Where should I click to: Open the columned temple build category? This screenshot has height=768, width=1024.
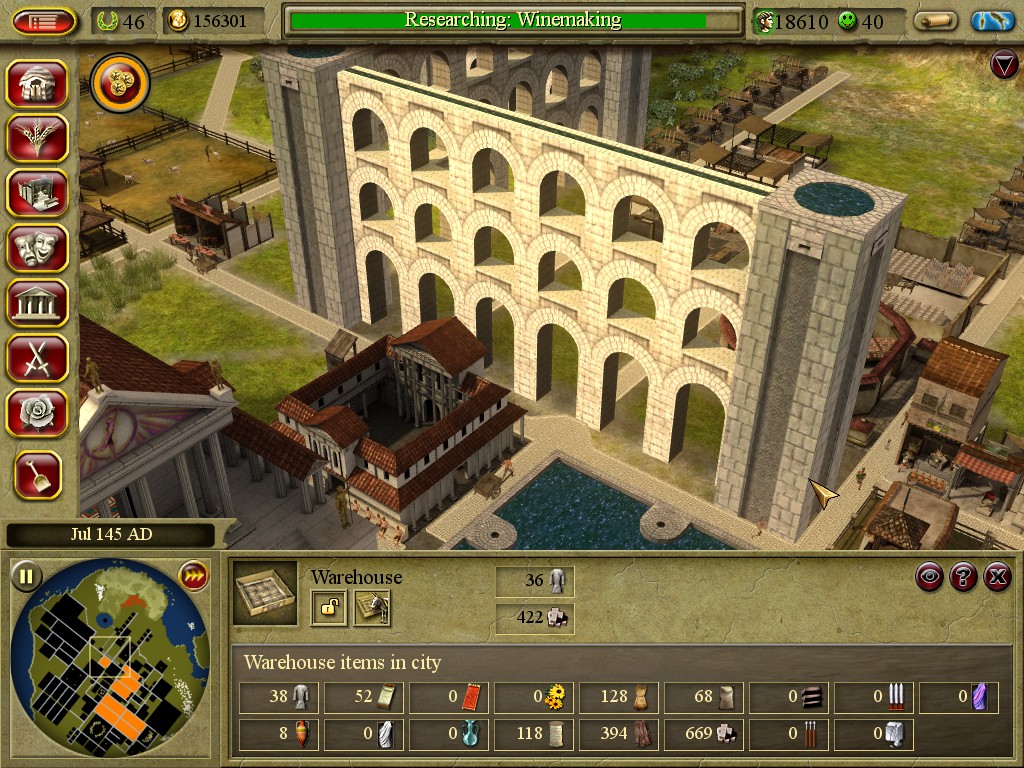(38, 302)
